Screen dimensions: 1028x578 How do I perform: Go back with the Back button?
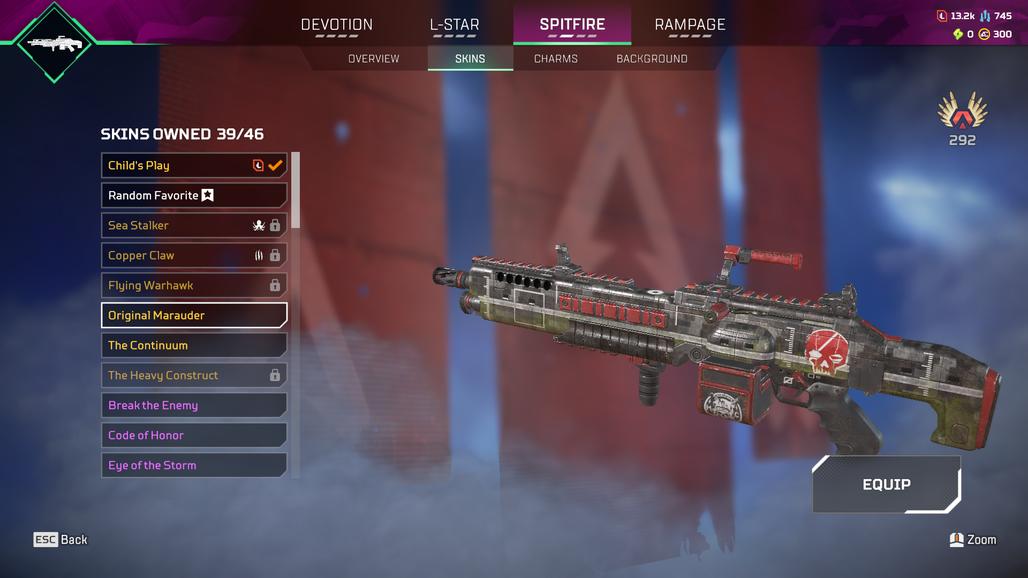pos(61,540)
